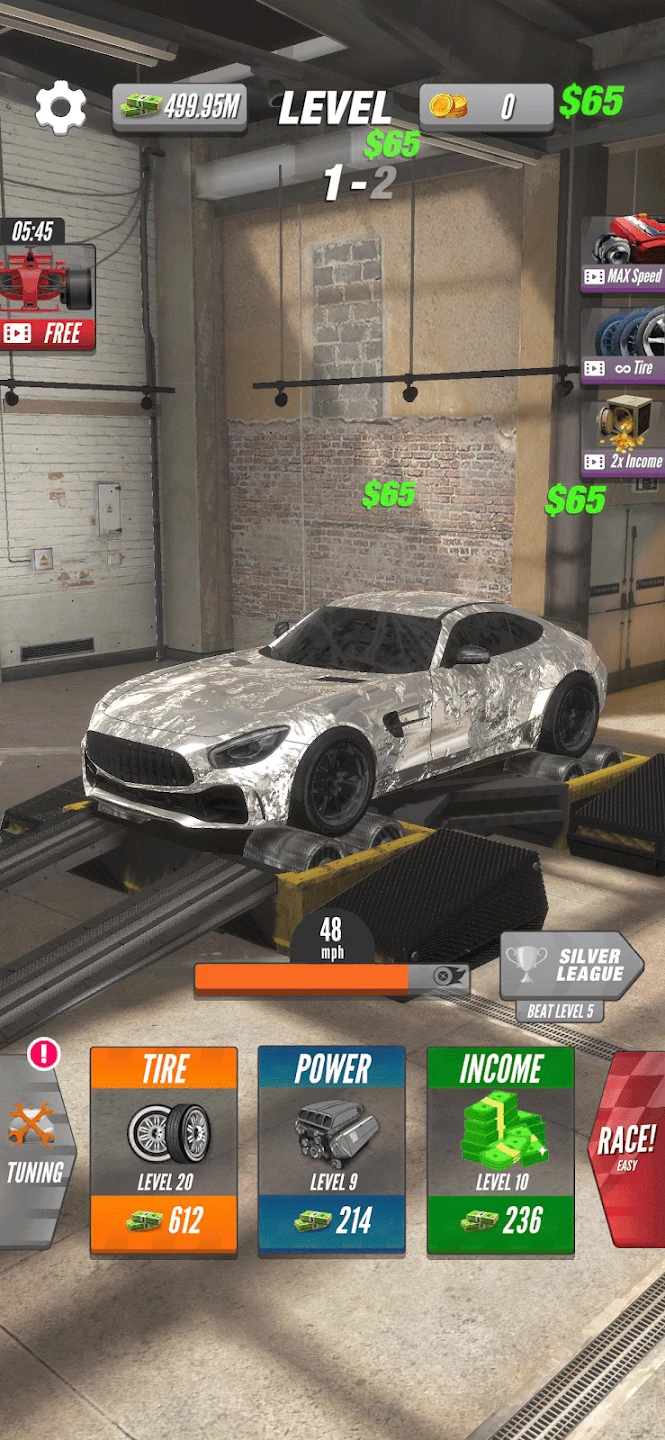
Task: Activate the infinite Tire video boost
Action: (x=624, y=346)
